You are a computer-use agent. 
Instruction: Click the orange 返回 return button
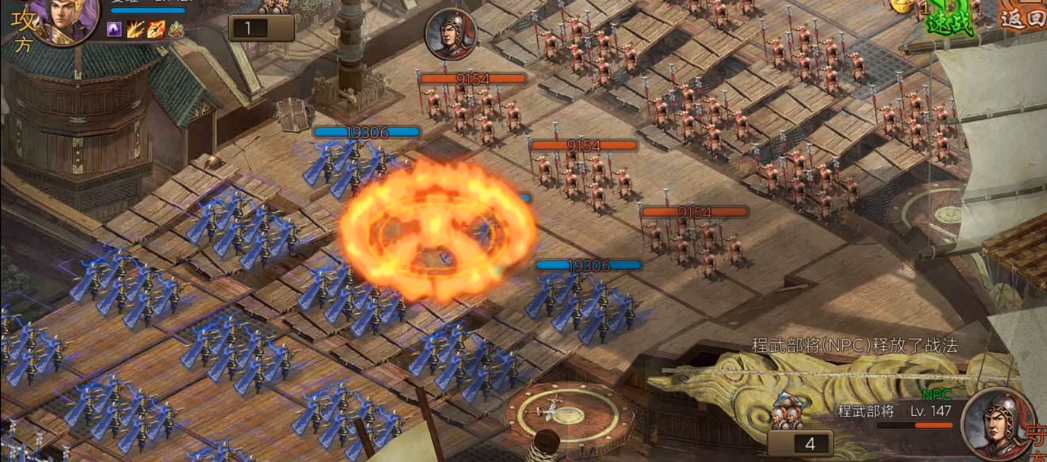click(x=1021, y=16)
